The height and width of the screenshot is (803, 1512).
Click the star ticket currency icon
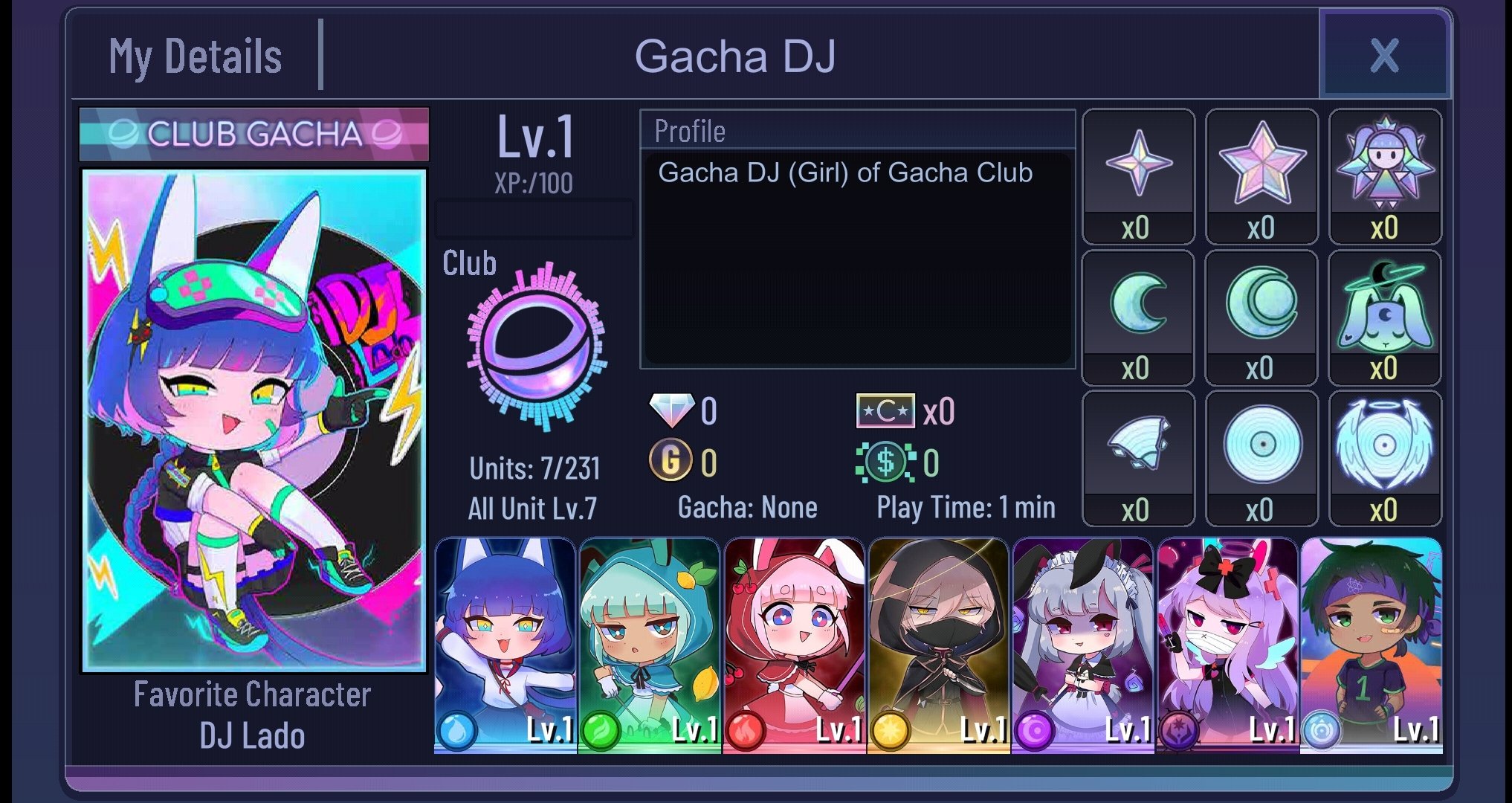point(885,409)
